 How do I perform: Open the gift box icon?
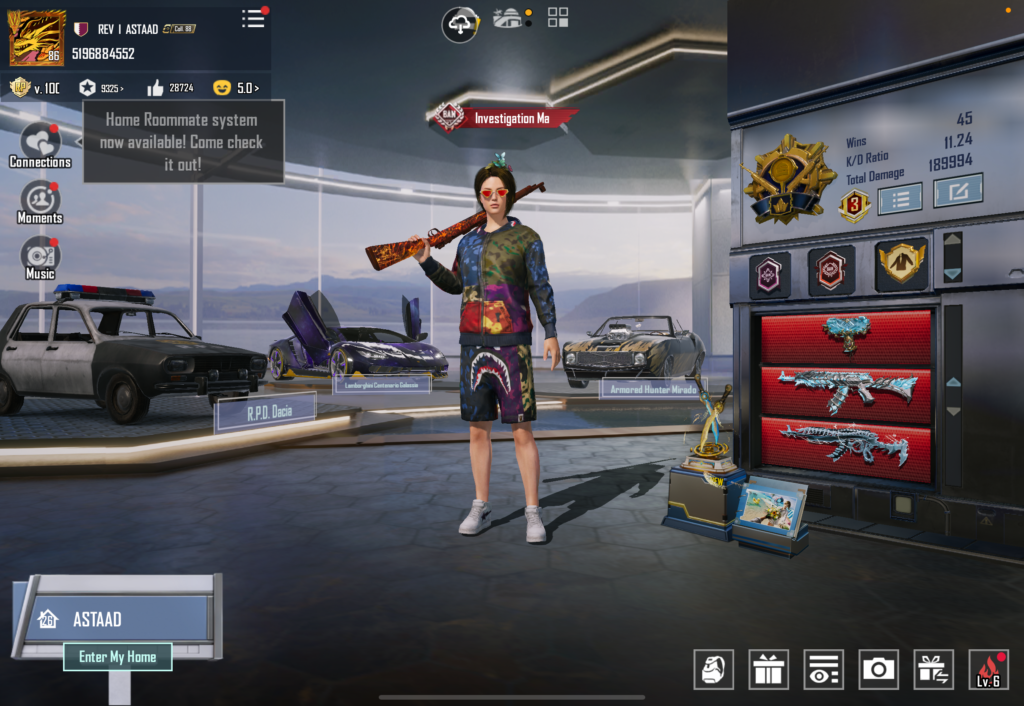click(x=769, y=669)
